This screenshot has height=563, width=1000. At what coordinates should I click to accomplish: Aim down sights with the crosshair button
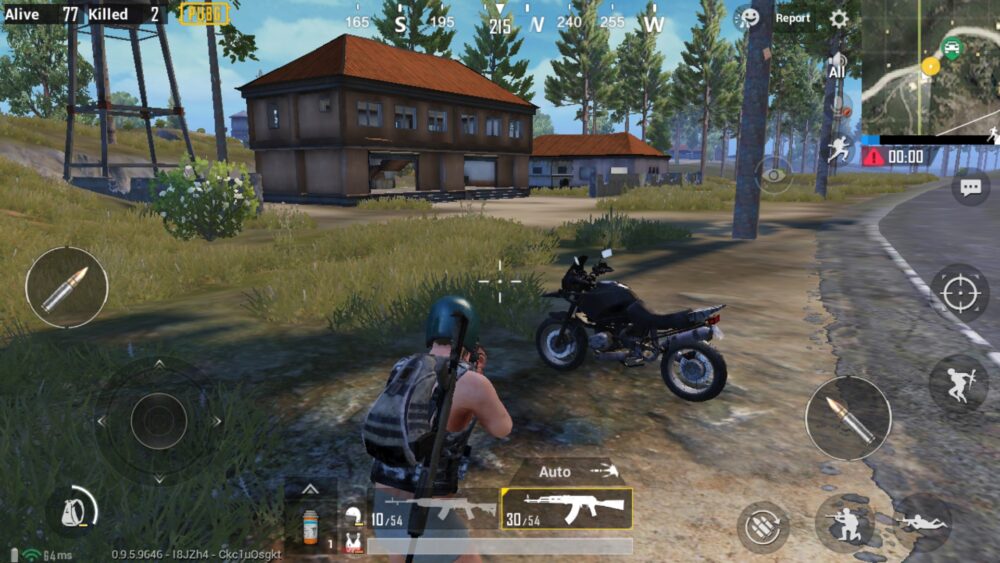click(959, 293)
